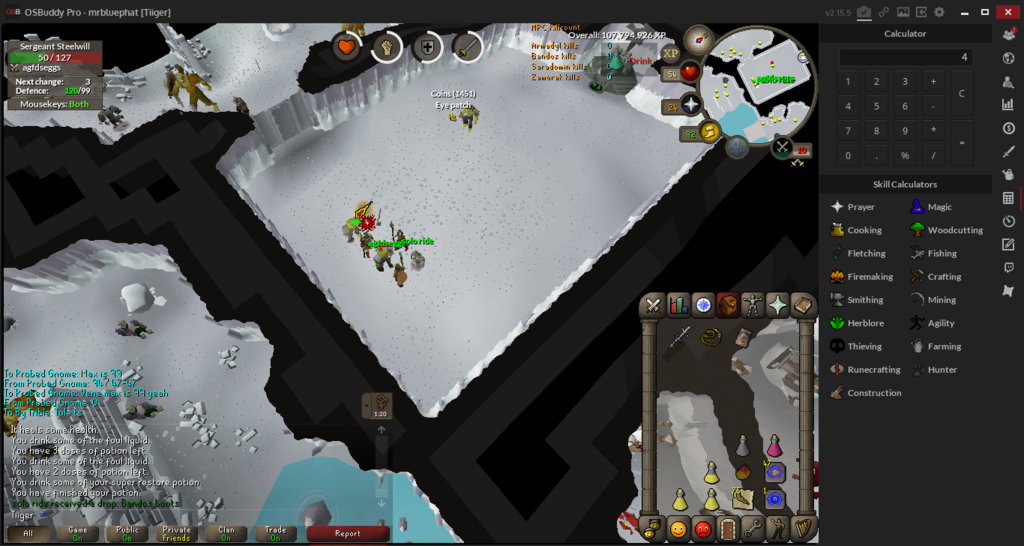Open the Prayer tab
1024x546 pixels.
click(777, 306)
